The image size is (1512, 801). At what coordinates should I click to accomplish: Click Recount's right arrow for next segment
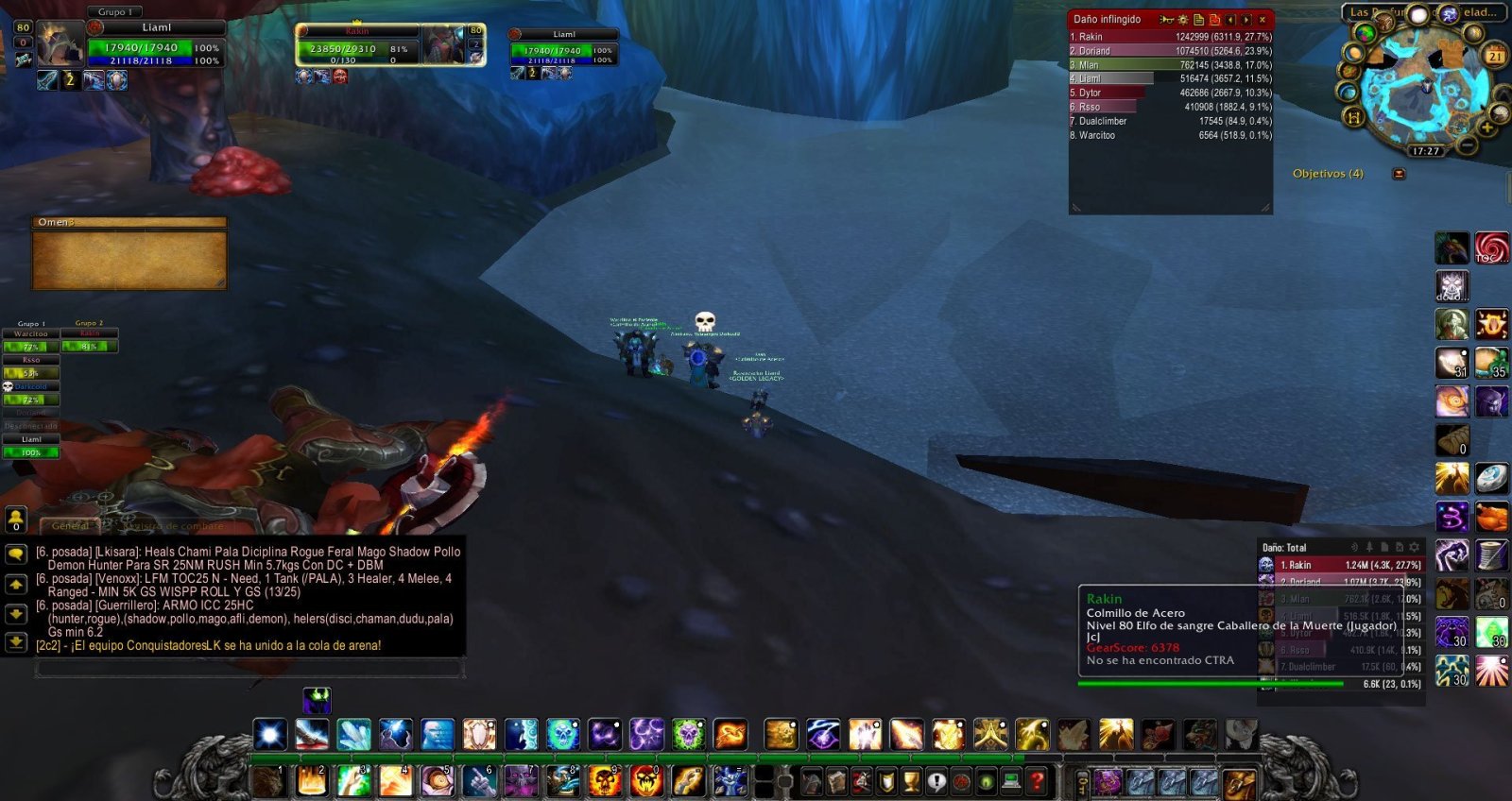point(1246,20)
